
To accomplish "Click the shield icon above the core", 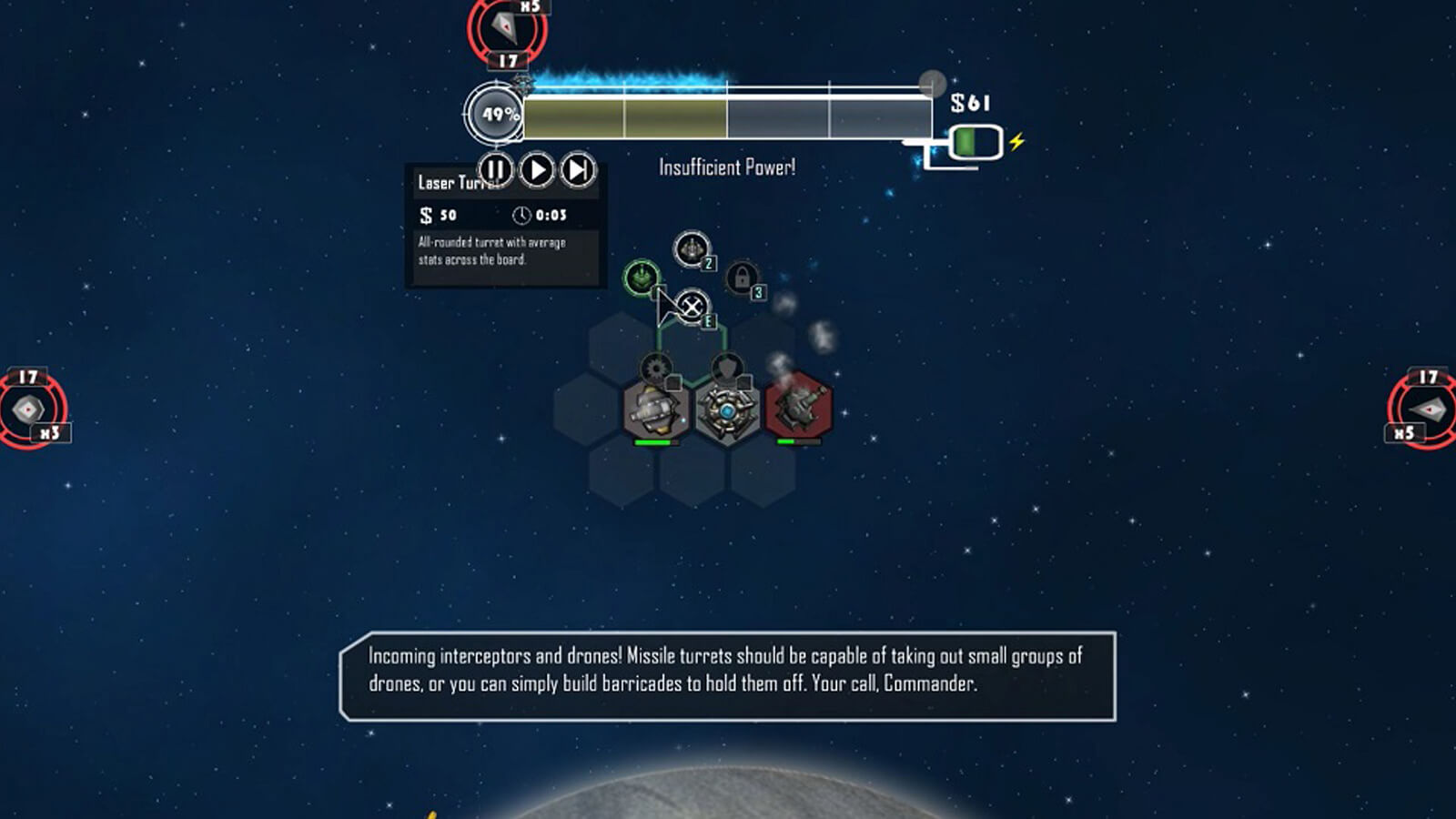I will (x=727, y=369).
